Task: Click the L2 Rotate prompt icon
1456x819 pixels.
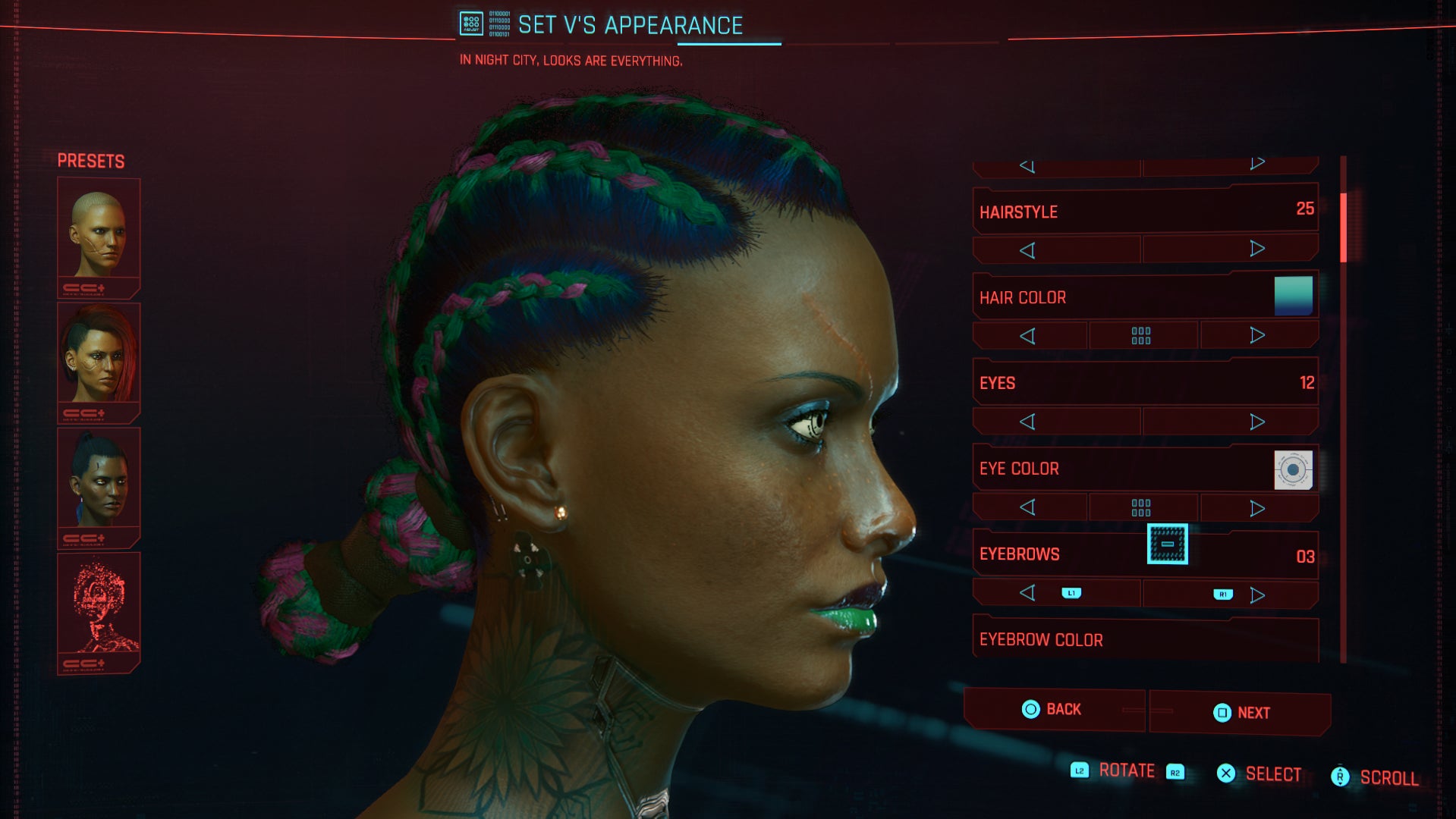Action: click(x=1079, y=770)
